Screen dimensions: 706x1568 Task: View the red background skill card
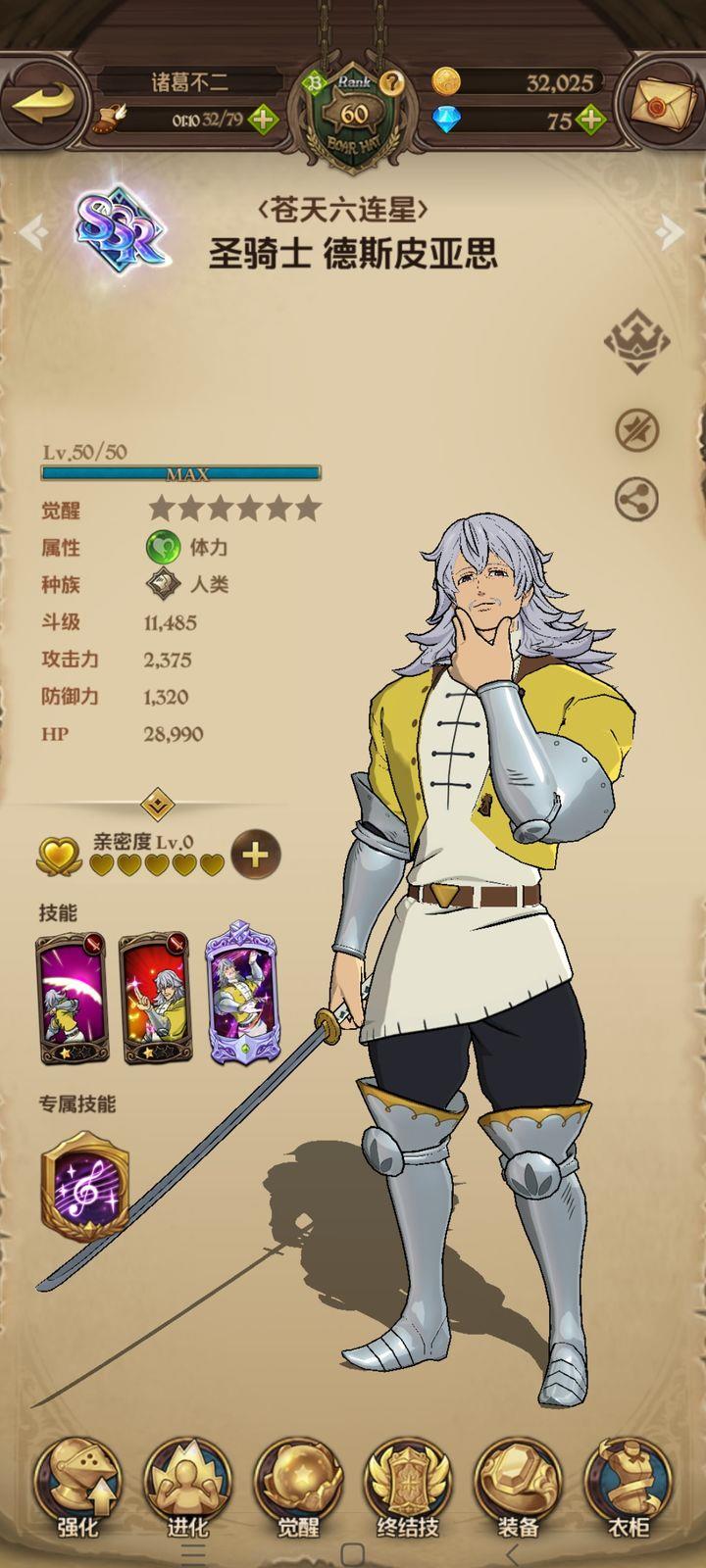click(155, 1000)
